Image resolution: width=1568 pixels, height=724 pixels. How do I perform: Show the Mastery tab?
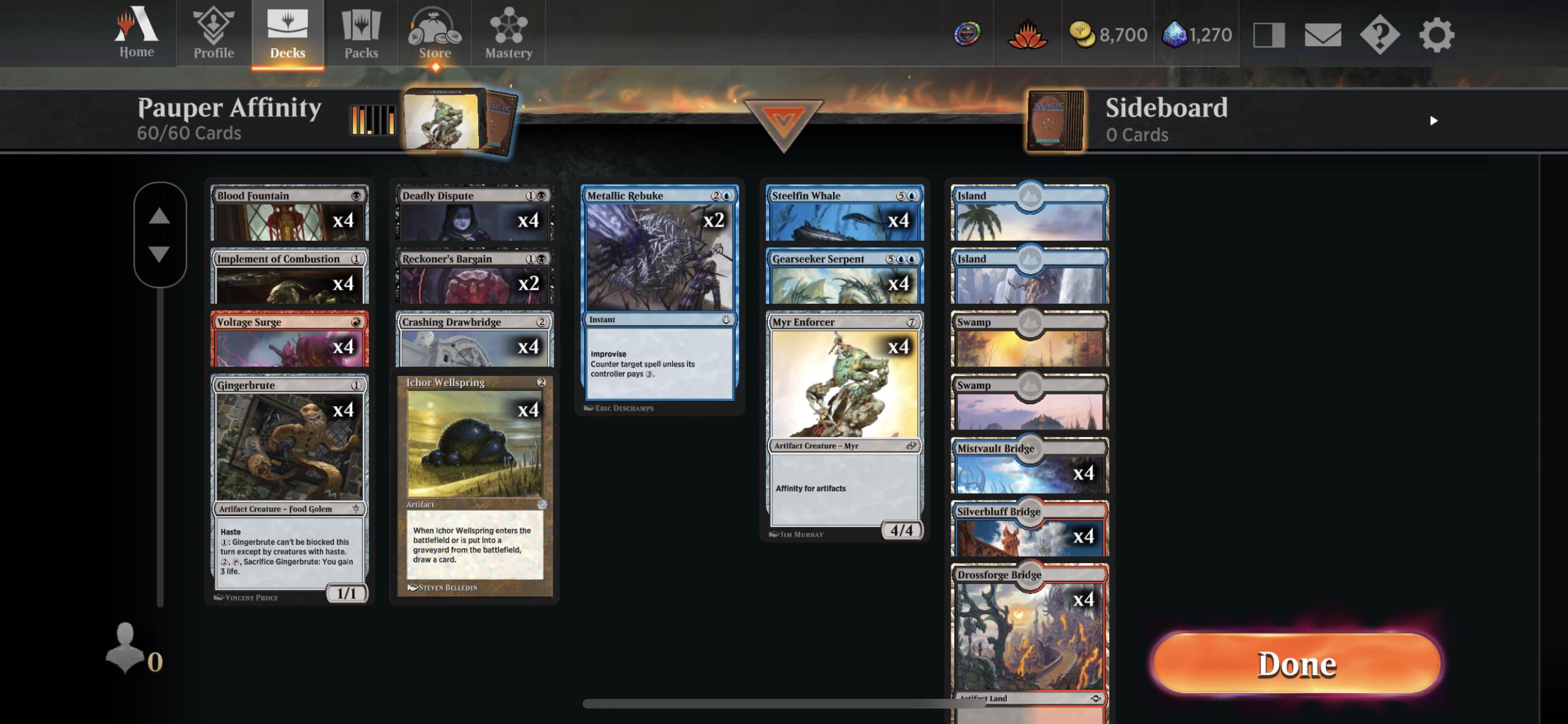509,33
